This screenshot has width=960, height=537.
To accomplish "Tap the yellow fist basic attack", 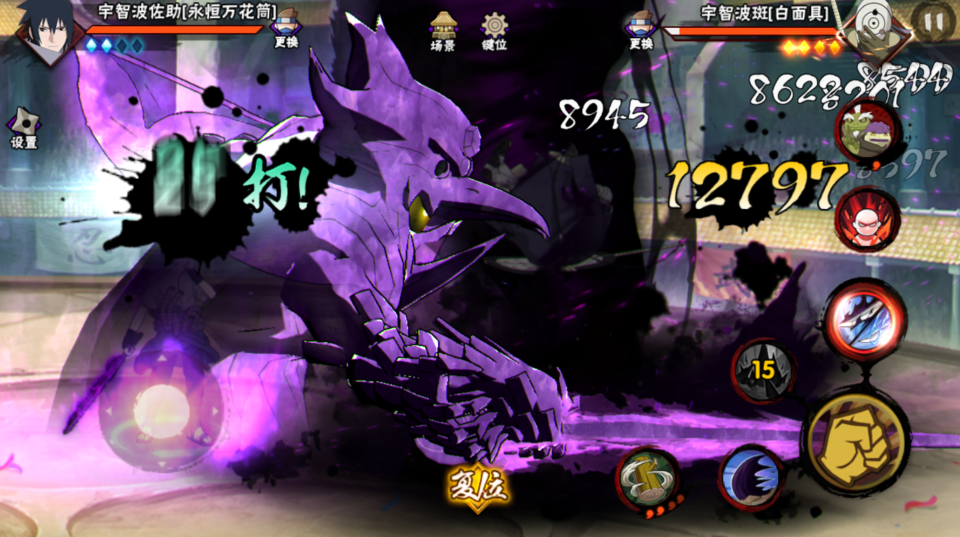I will pos(855,440).
